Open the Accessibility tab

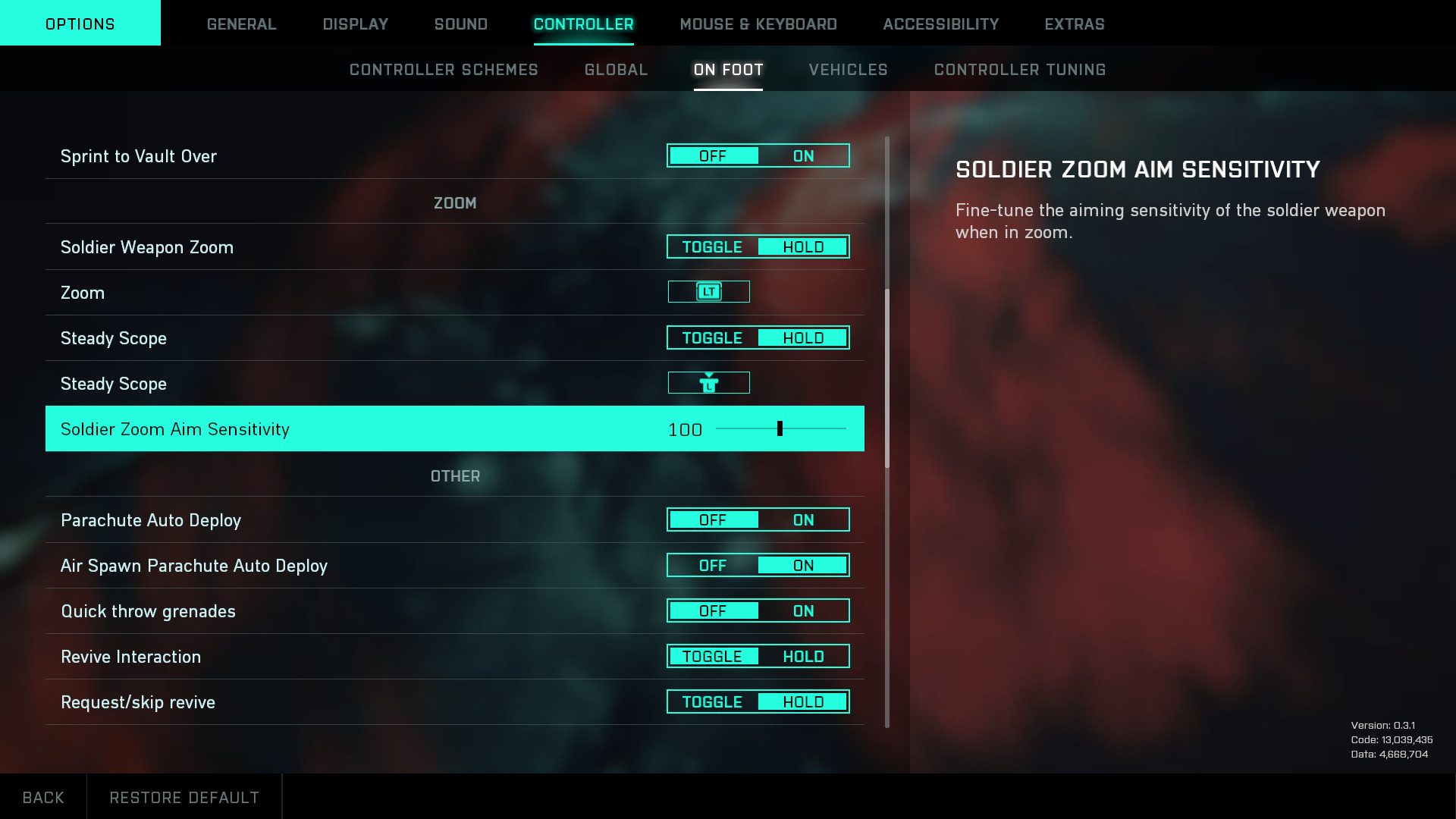click(940, 24)
